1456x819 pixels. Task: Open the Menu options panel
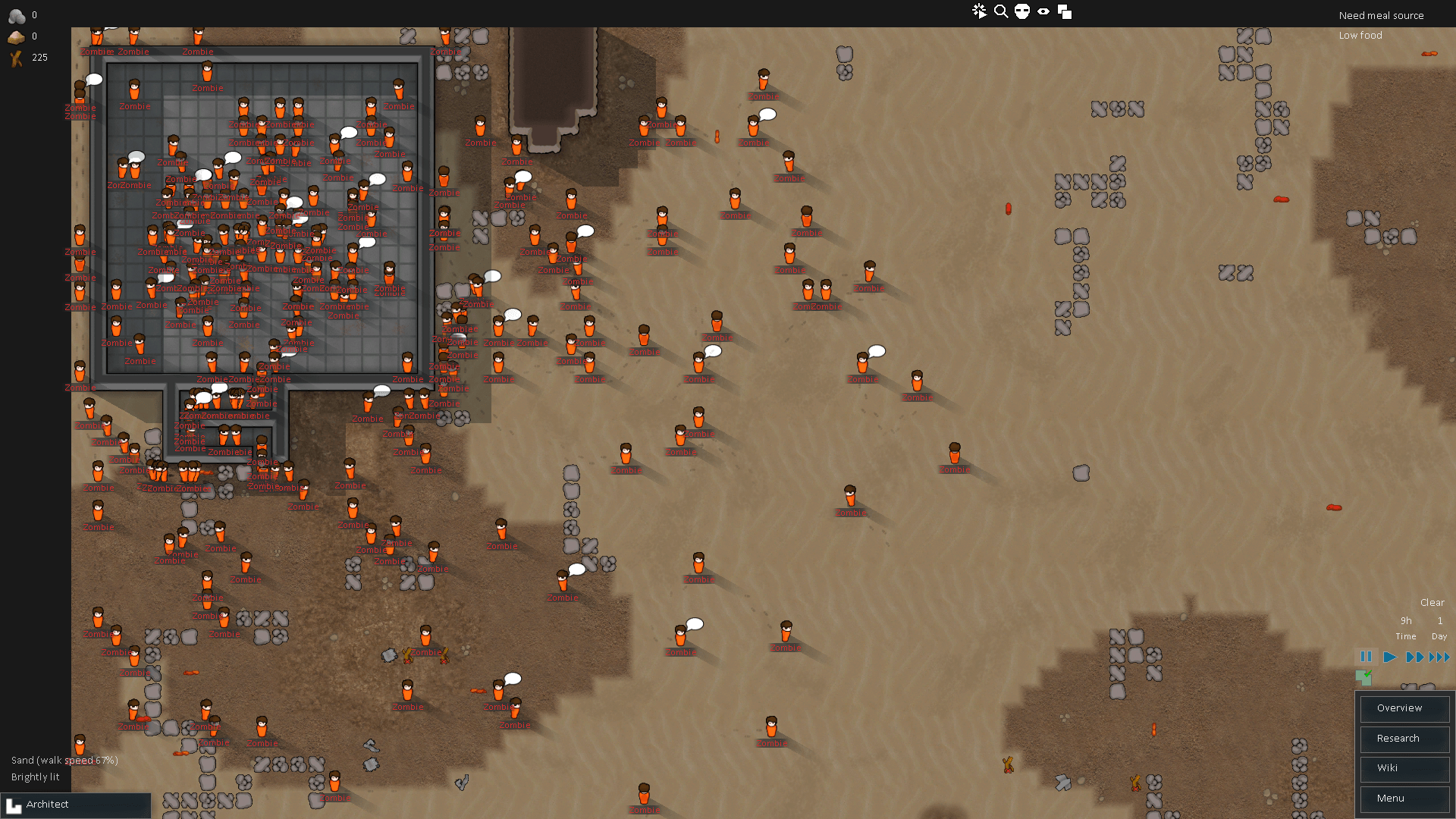1404,799
